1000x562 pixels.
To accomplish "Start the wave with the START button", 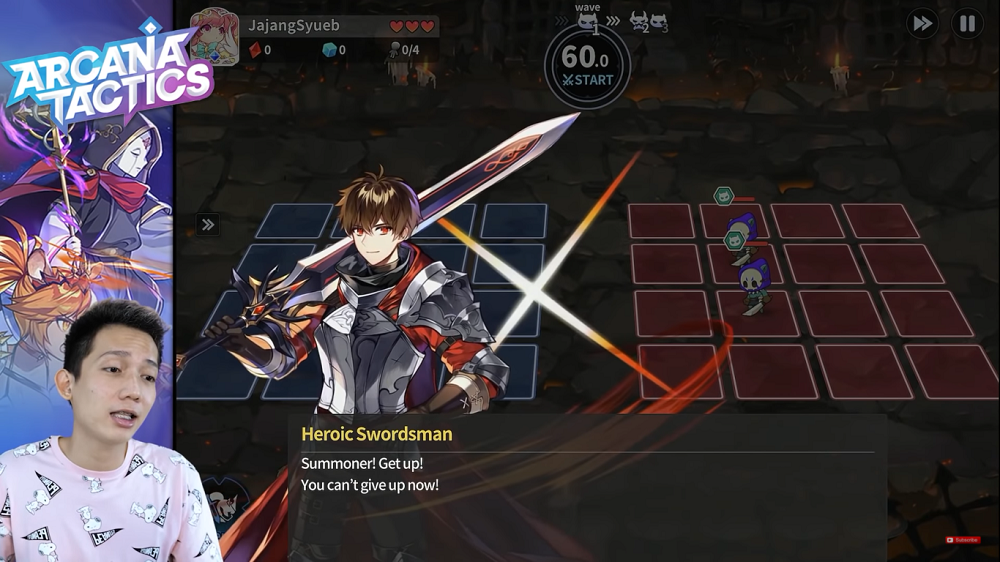I will tap(588, 80).
